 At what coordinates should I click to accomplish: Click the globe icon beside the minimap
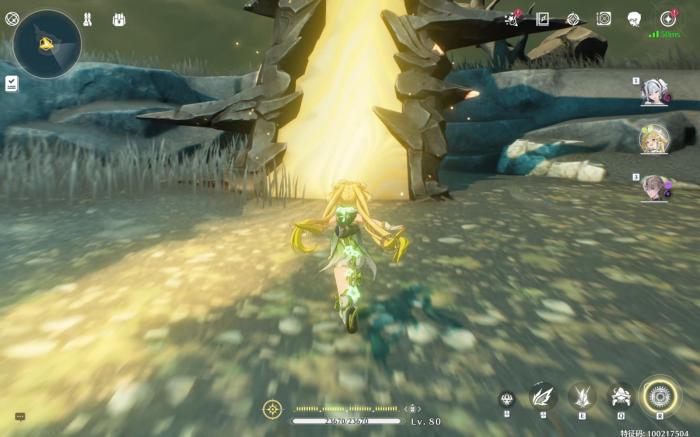(12, 19)
